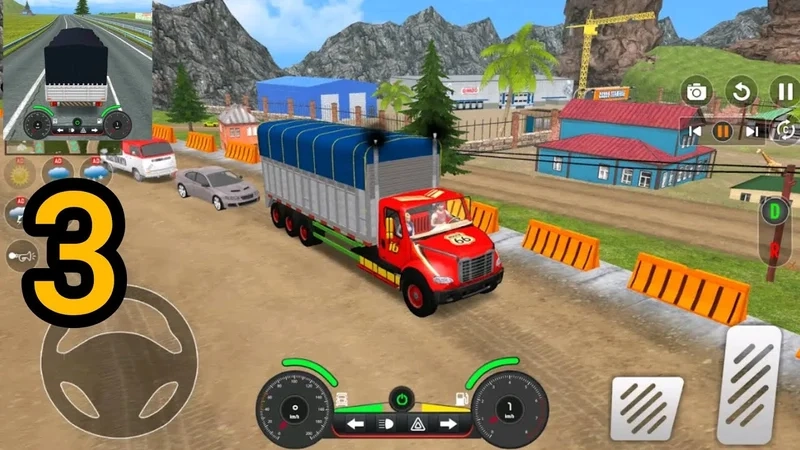The image size is (800, 450).
Task: Select the sunny weather option
Action: 19,172
